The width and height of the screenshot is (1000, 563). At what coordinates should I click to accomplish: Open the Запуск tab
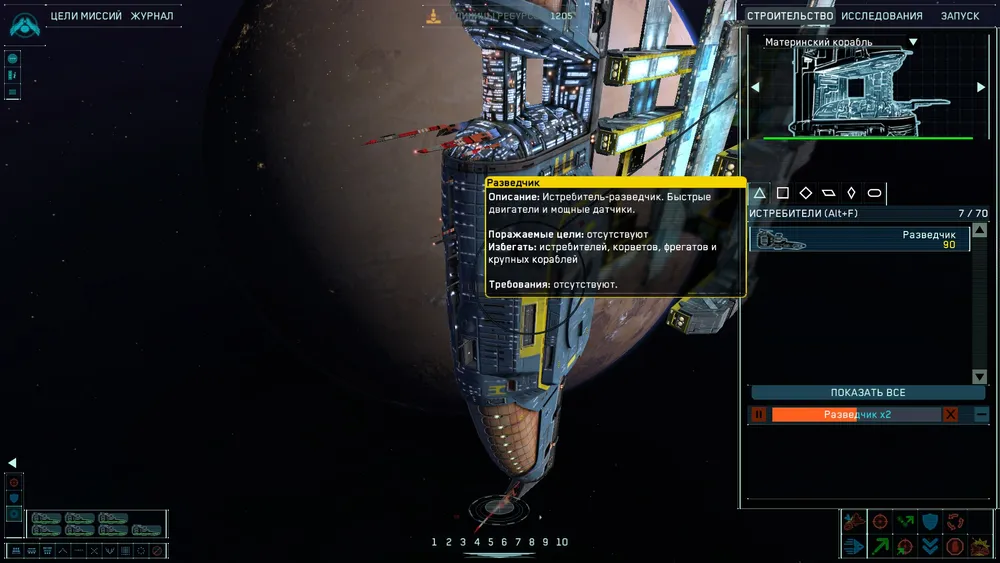(x=960, y=16)
